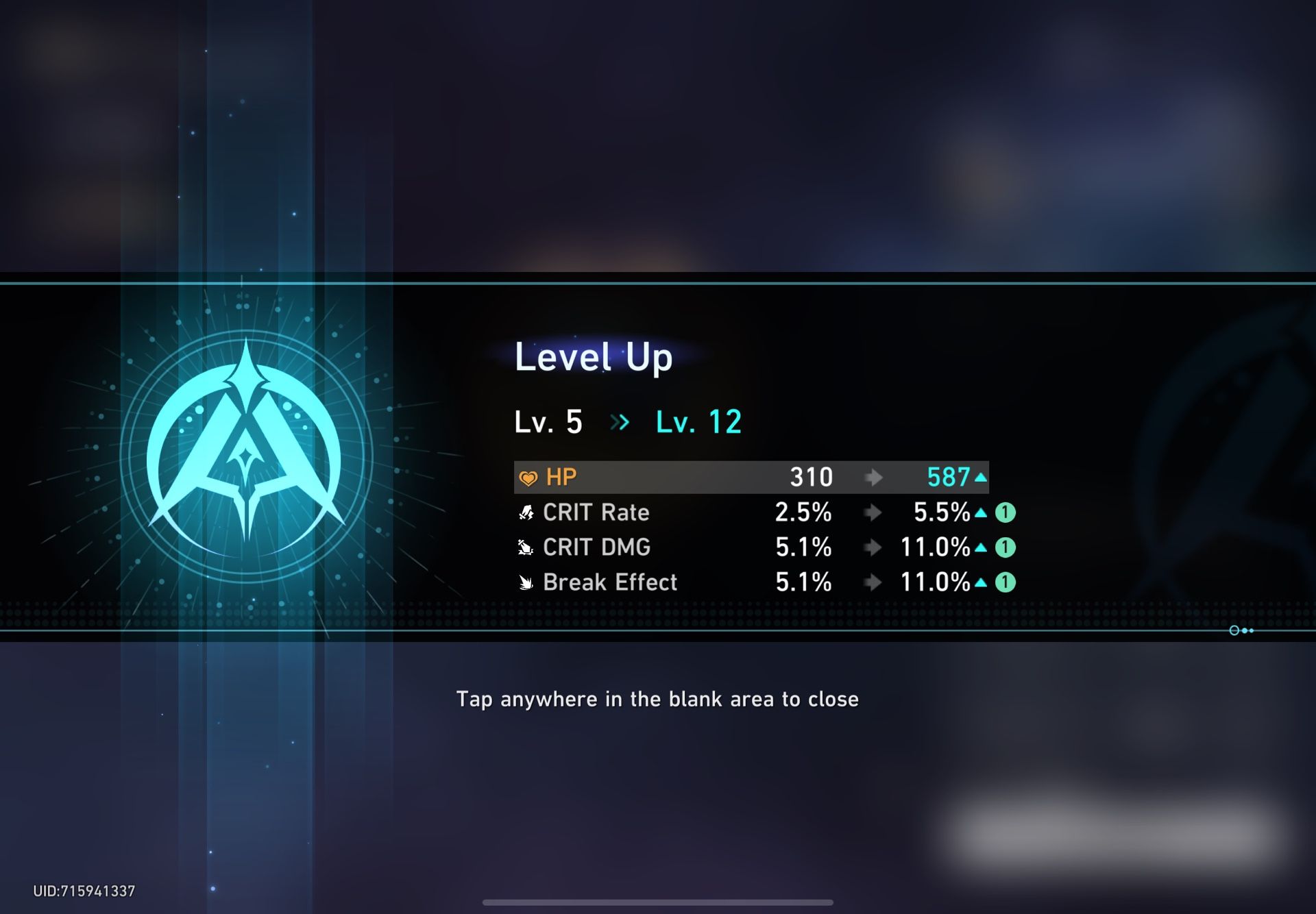The image size is (1316, 914).
Task: Switch to the second page dot indicator
Action: [1243, 630]
